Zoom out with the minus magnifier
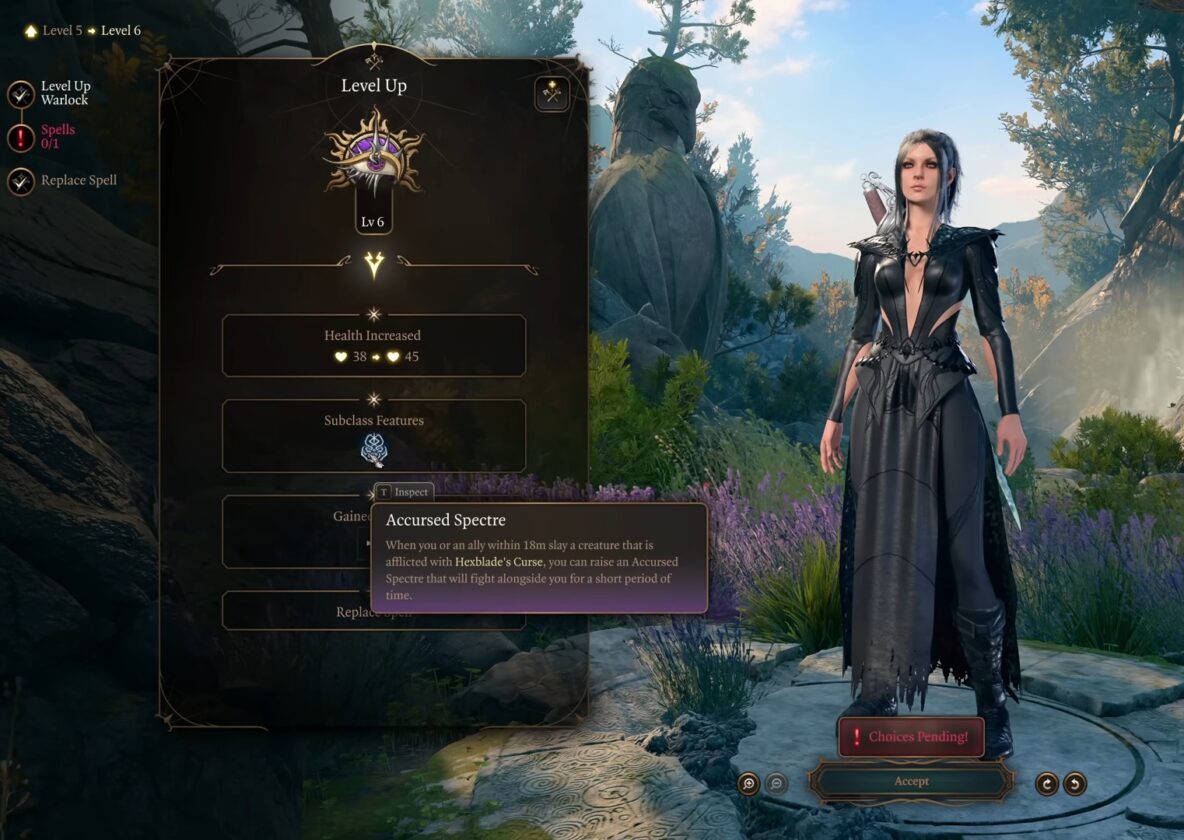This screenshot has height=840, width=1184. (x=776, y=784)
